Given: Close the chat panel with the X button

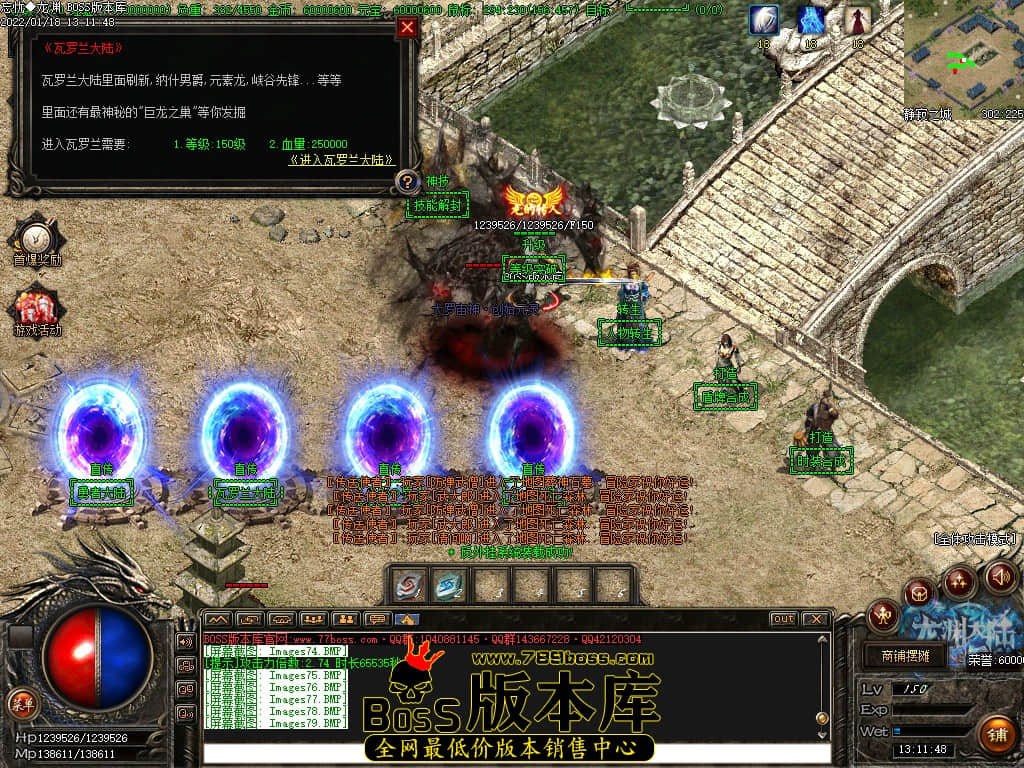Looking at the screenshot, I should [x=816, y=619].
